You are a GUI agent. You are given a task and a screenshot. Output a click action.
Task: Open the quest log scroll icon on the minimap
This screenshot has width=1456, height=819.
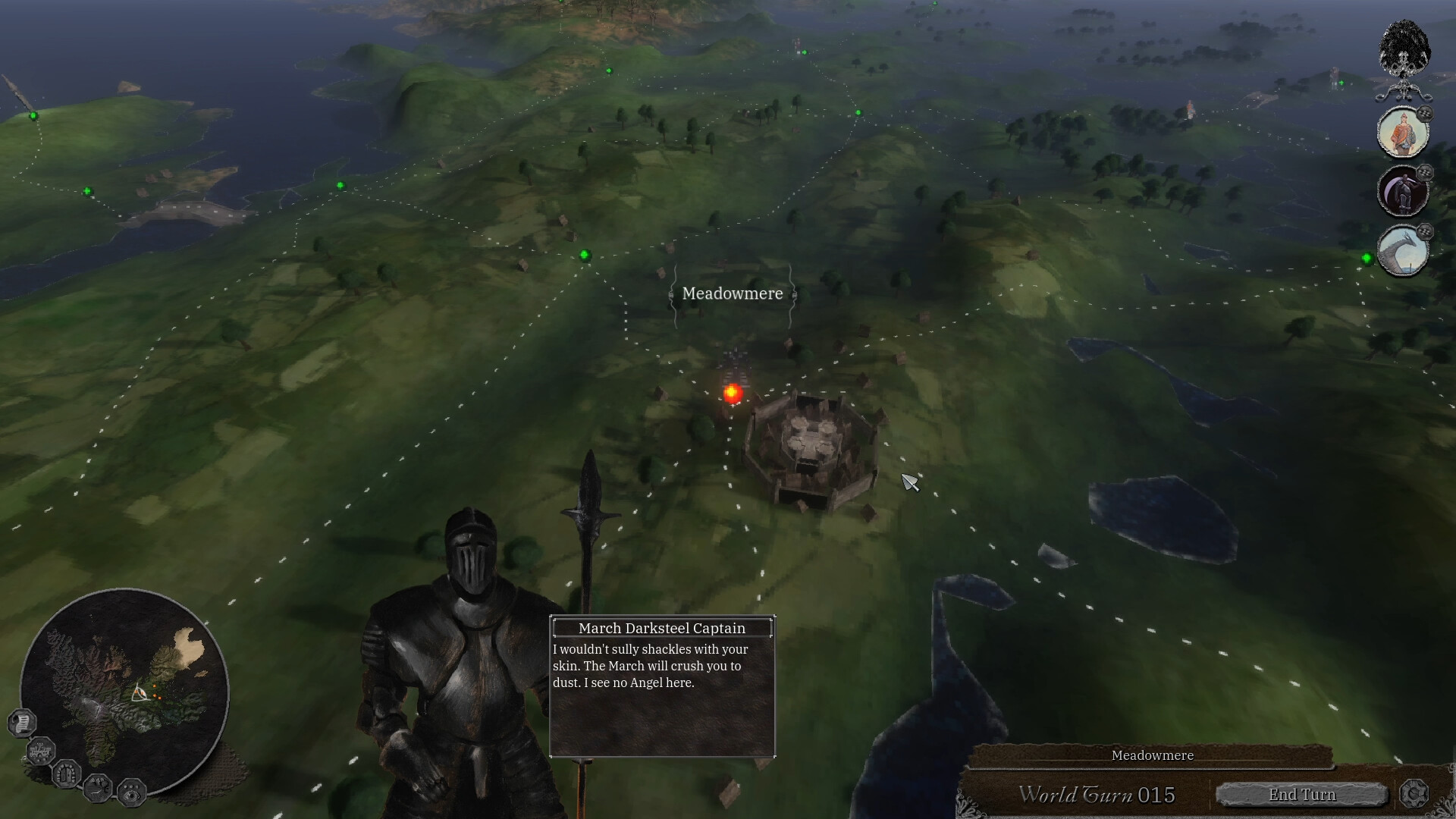22,721
